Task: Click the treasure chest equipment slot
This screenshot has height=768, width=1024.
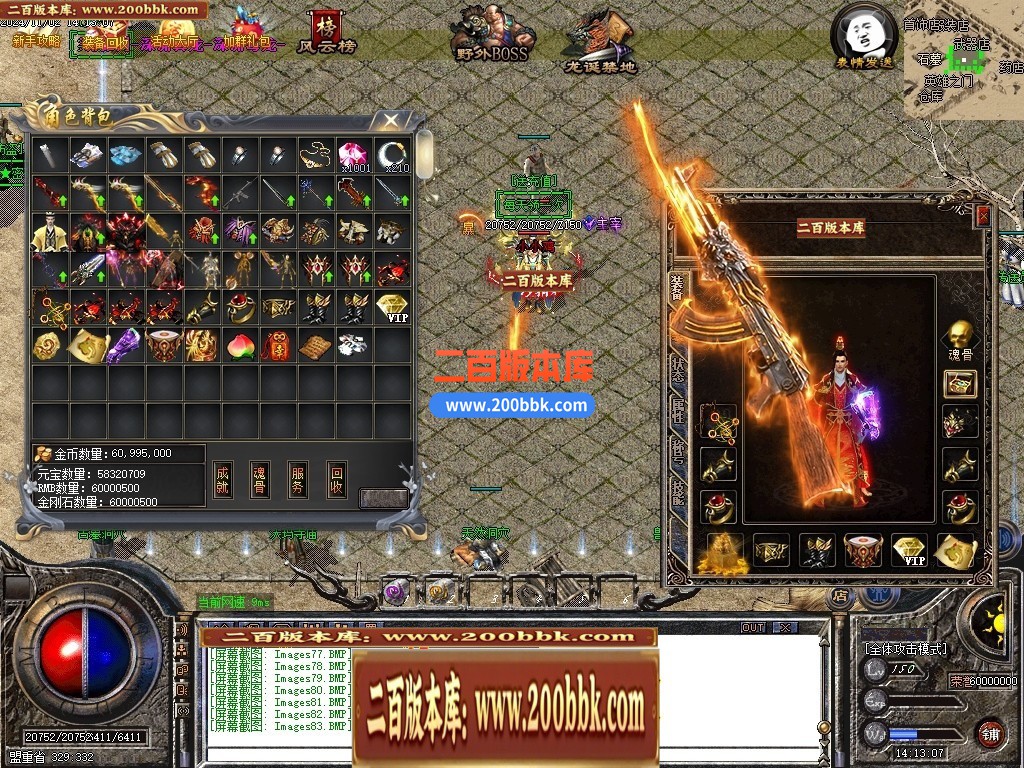Action: pyautogui.click(x=960, y=382)
